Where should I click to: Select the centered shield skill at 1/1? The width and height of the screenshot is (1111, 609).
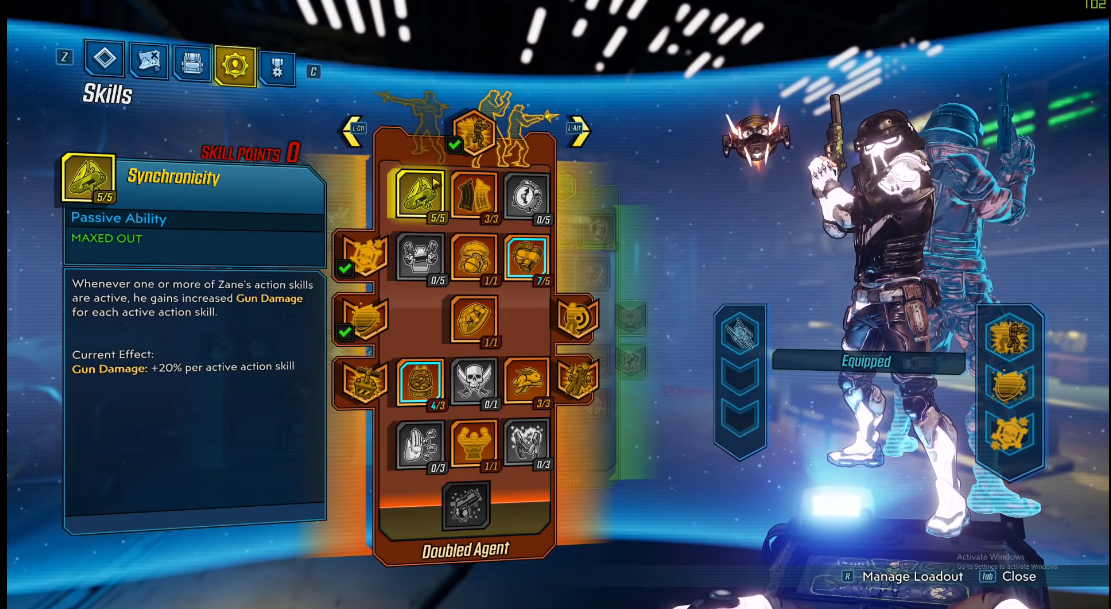tap(473, 317)
